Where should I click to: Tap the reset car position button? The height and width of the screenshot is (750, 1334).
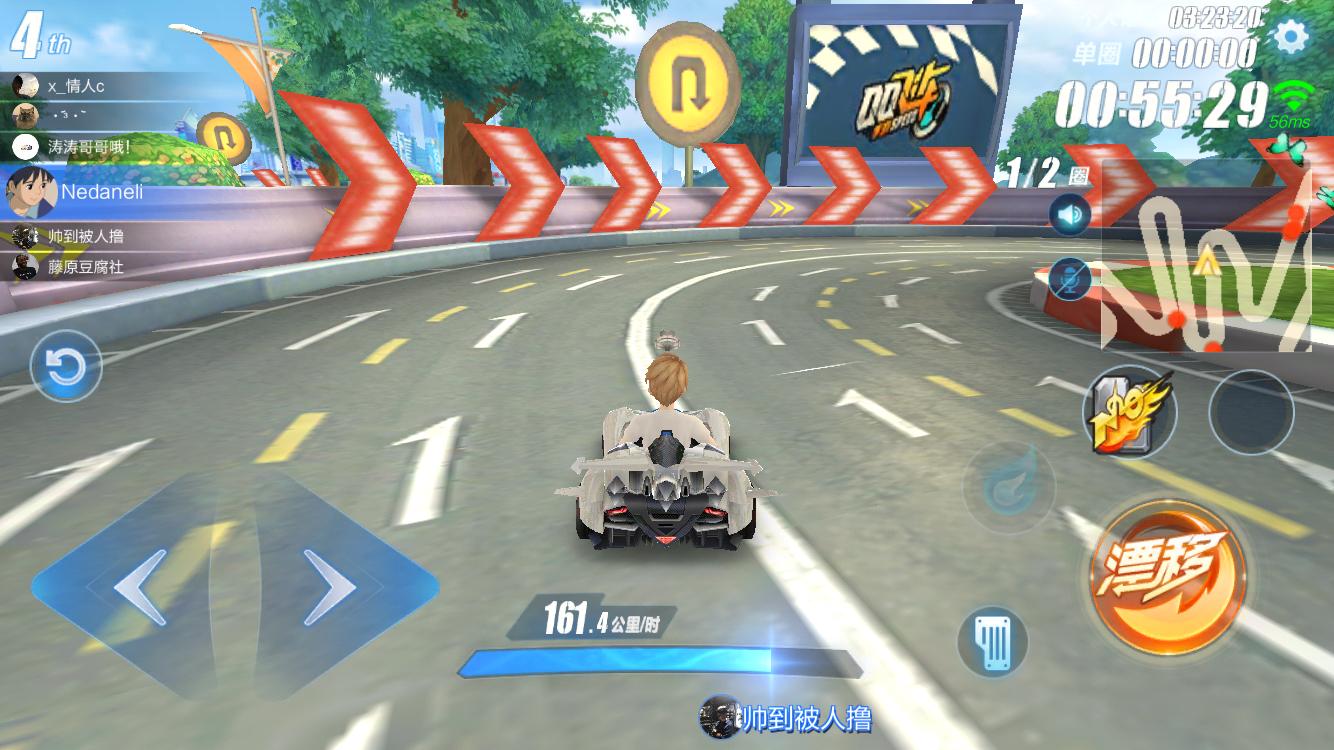pyautogui.click(x=66, y=367)
